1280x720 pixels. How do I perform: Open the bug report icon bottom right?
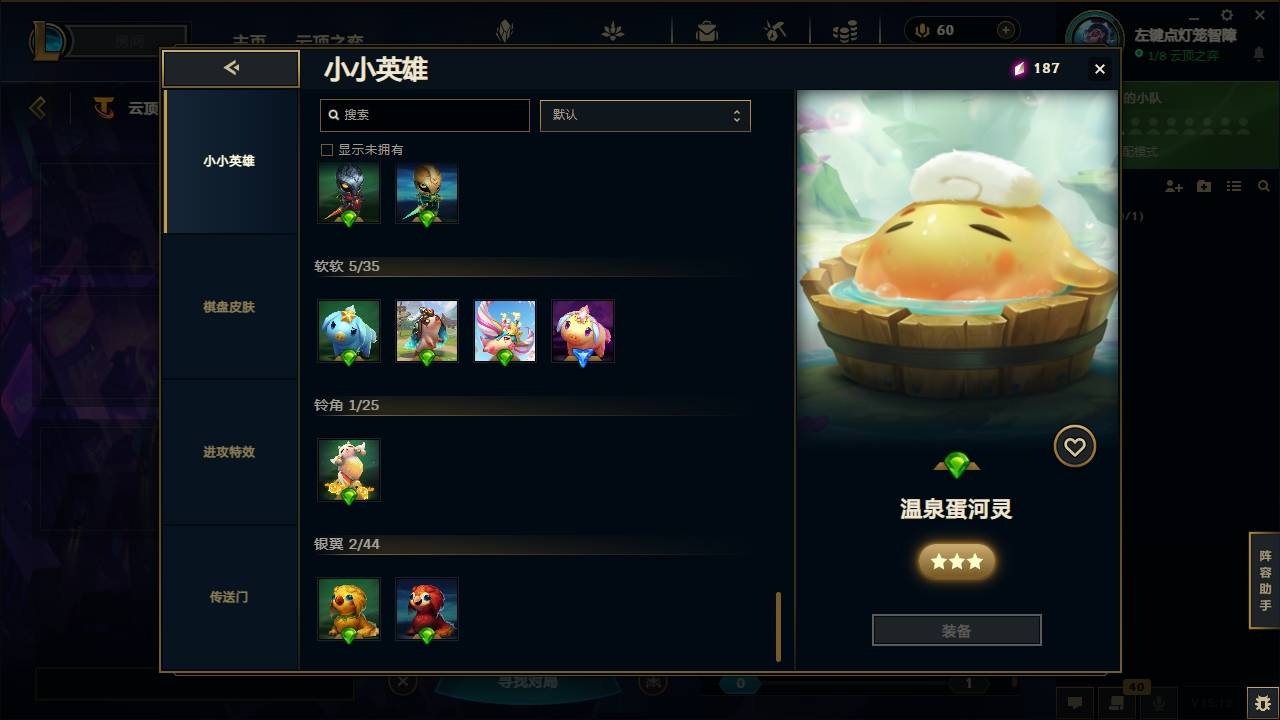(x=1258, y=703)
